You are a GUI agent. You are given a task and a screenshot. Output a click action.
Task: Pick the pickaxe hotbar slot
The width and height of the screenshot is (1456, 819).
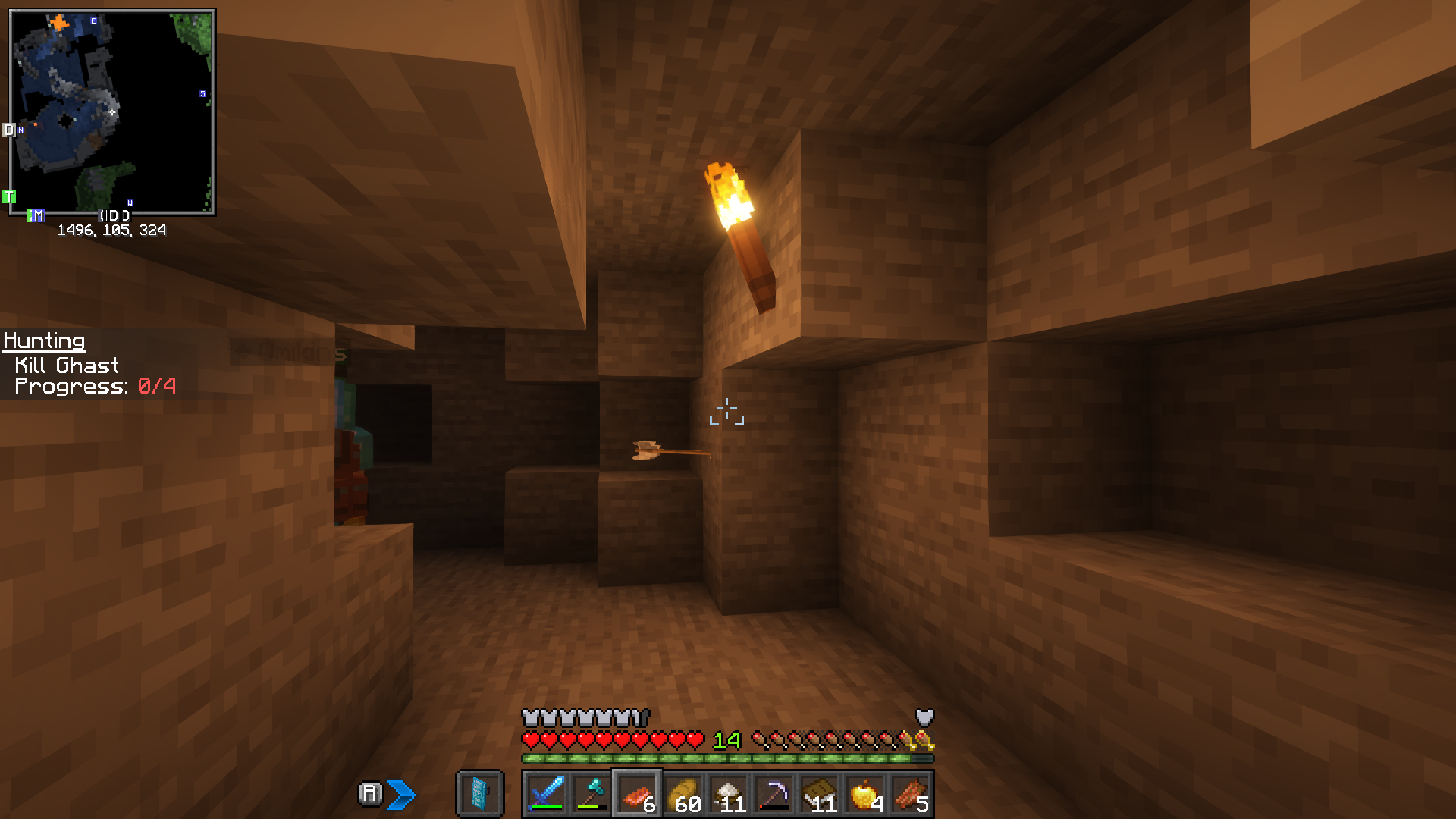pyautogui.click(x=773, y=794)
